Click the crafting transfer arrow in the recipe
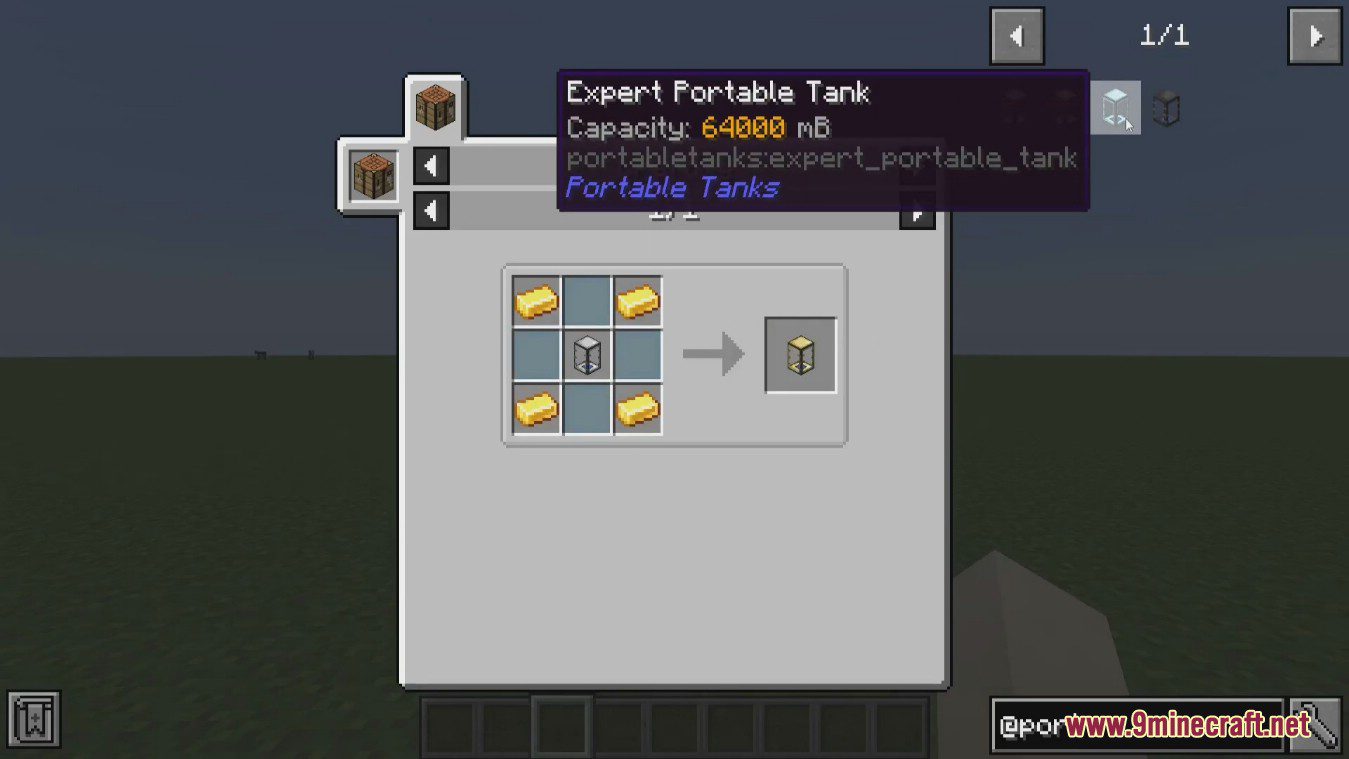 712,353
